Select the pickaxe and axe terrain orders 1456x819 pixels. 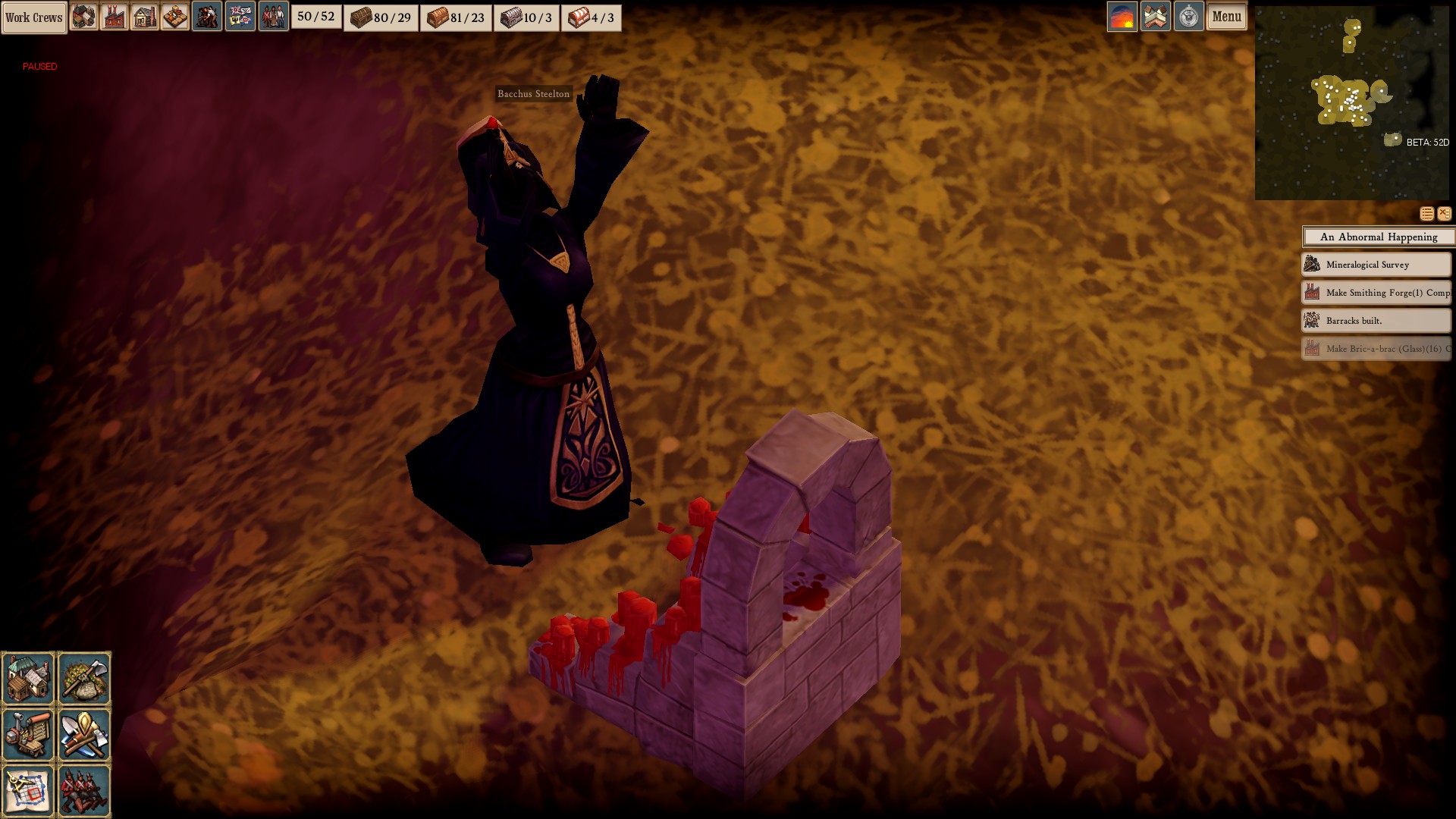(x=84, y=678)
